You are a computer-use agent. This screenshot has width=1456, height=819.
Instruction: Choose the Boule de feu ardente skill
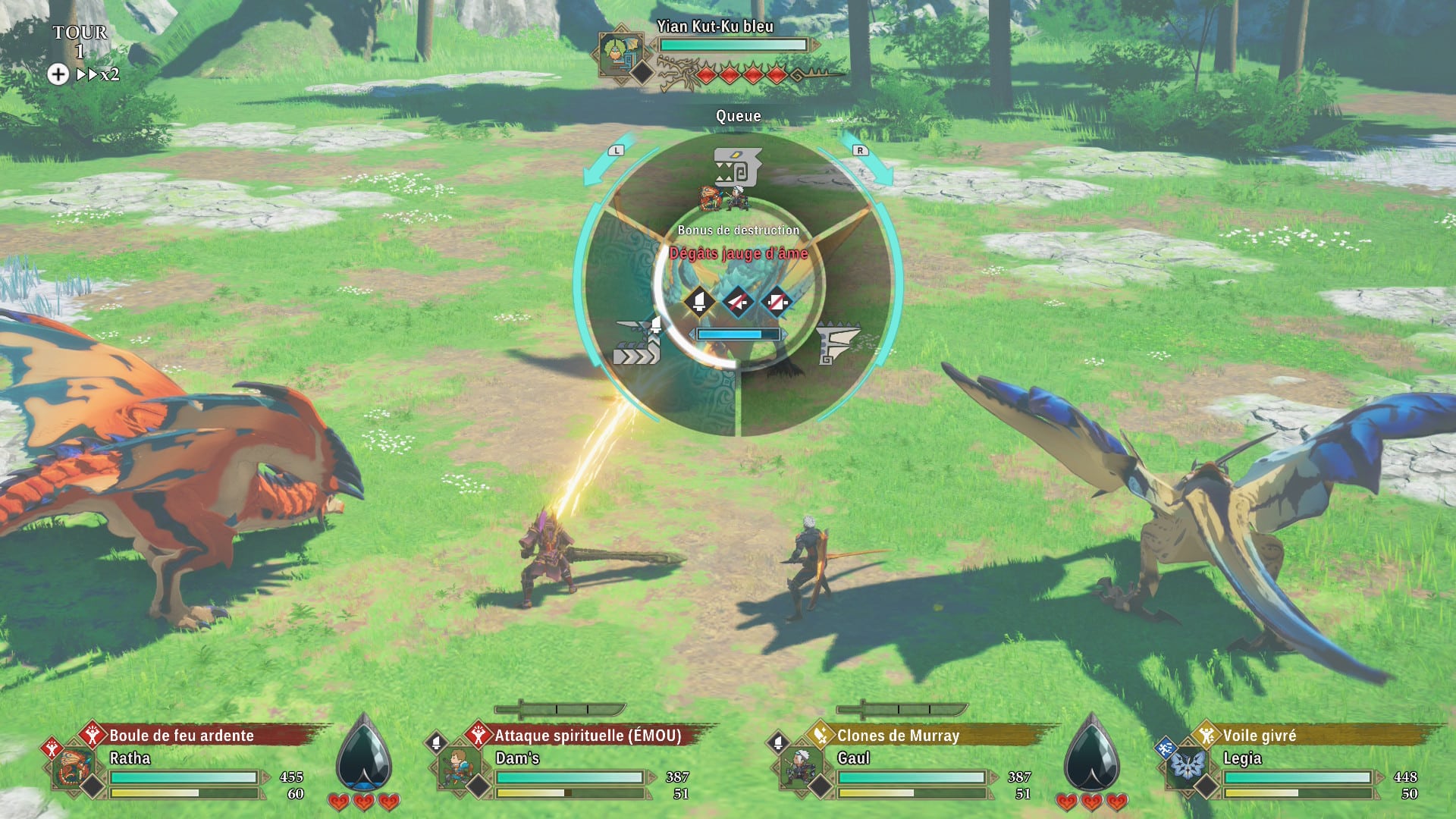[x=181, y=735]
